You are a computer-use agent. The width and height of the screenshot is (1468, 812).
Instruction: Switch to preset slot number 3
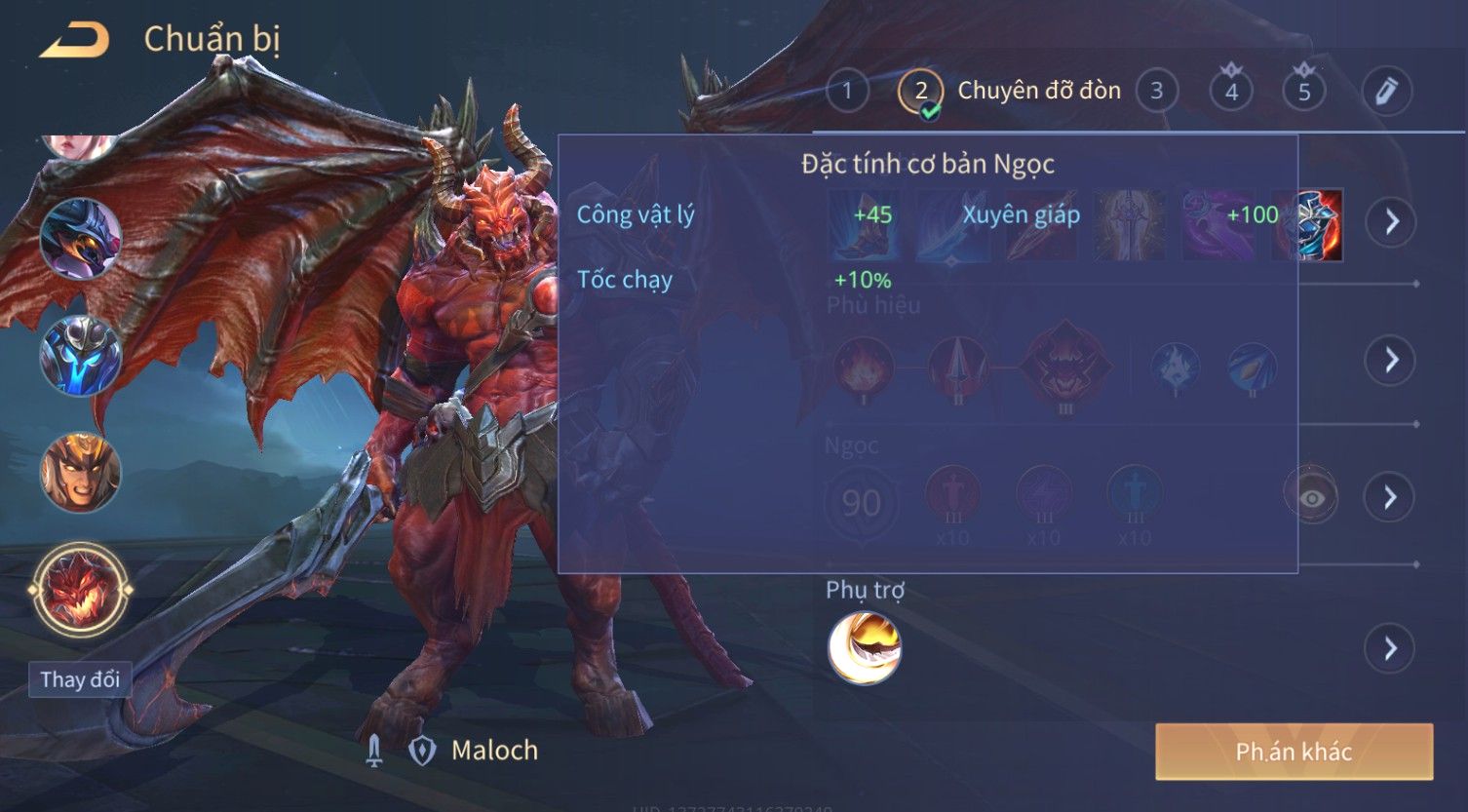(x=1156, y=92)
